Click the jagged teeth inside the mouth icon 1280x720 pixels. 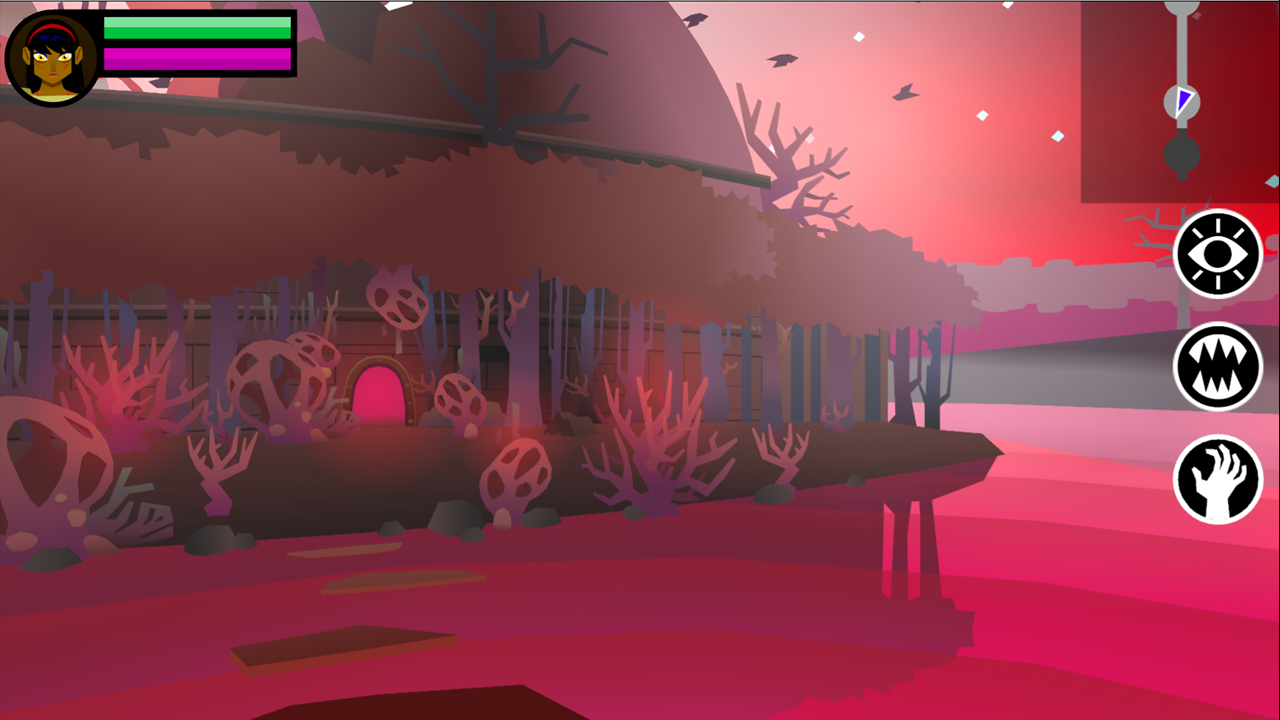(x=1217, y=367)
